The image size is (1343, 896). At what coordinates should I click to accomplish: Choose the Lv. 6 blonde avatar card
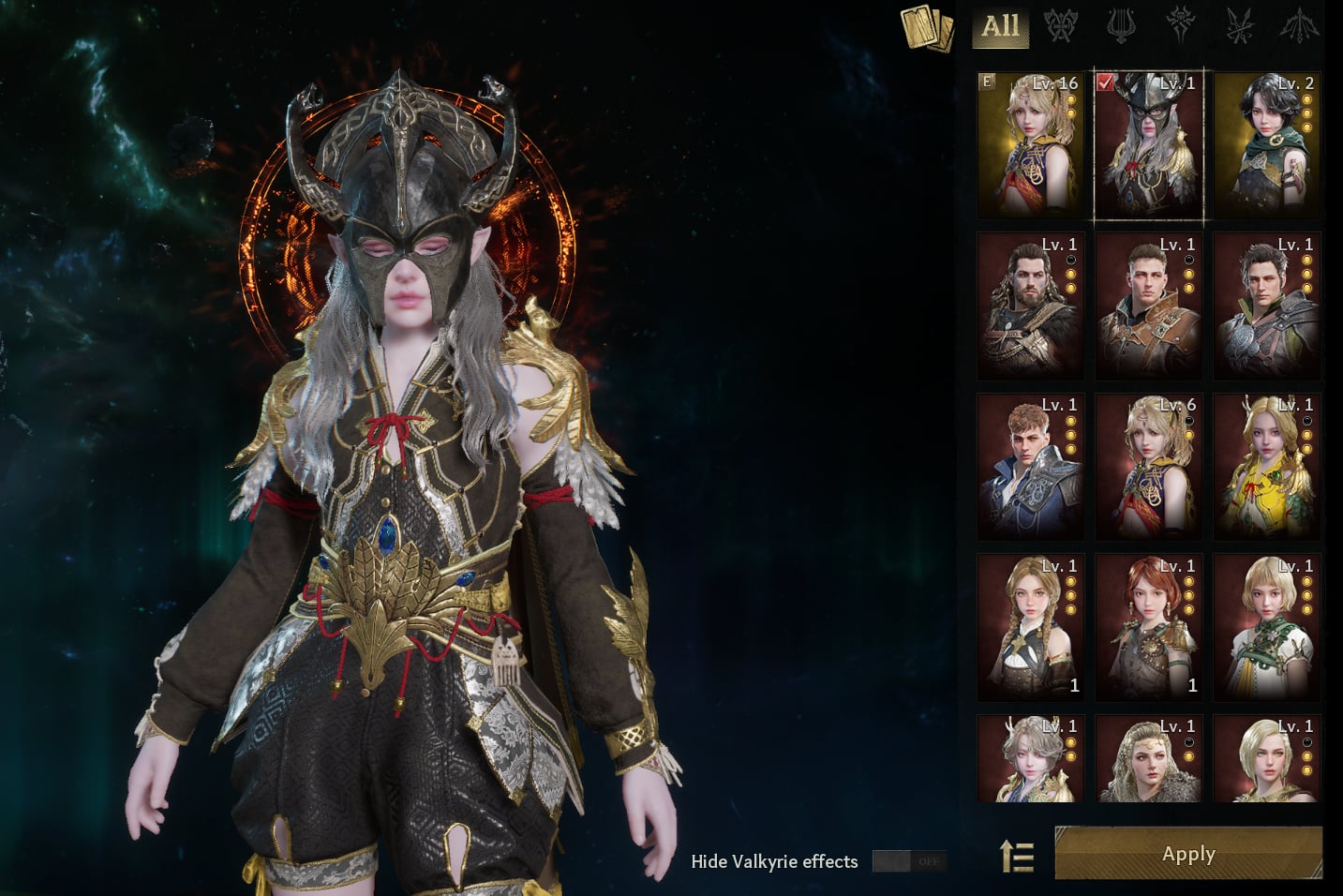coord(1149,467)
